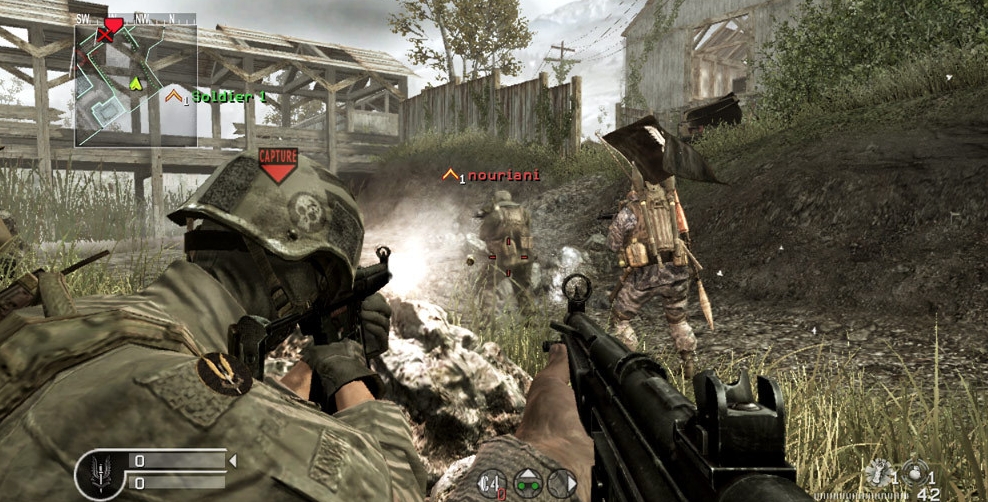The width and height of the screenshot is (988, 502).
Task: Select the C4 explosive icon
Action: pos(491,483)
